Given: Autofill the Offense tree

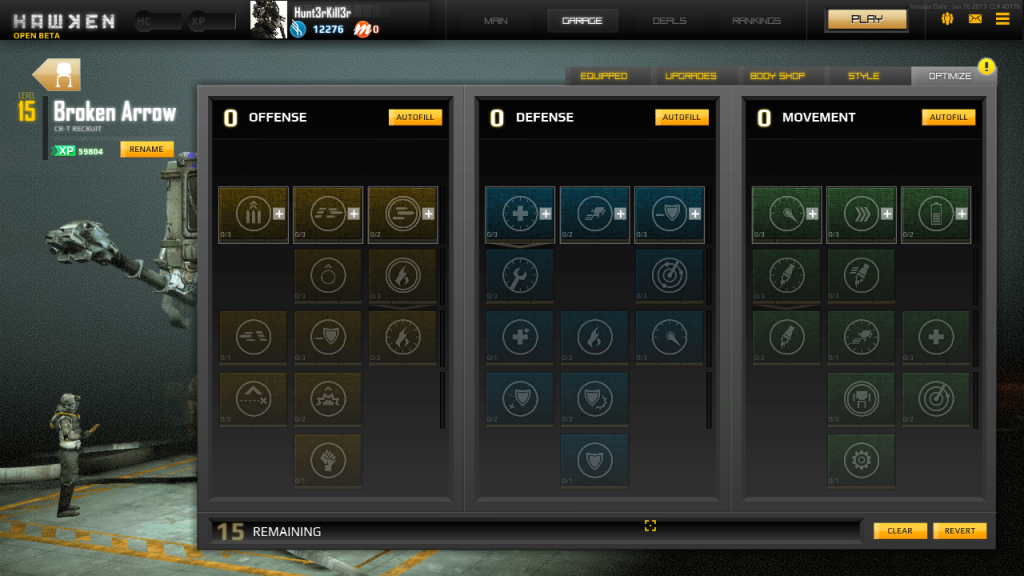Looking at the screenshot, I should click(415, 117).
